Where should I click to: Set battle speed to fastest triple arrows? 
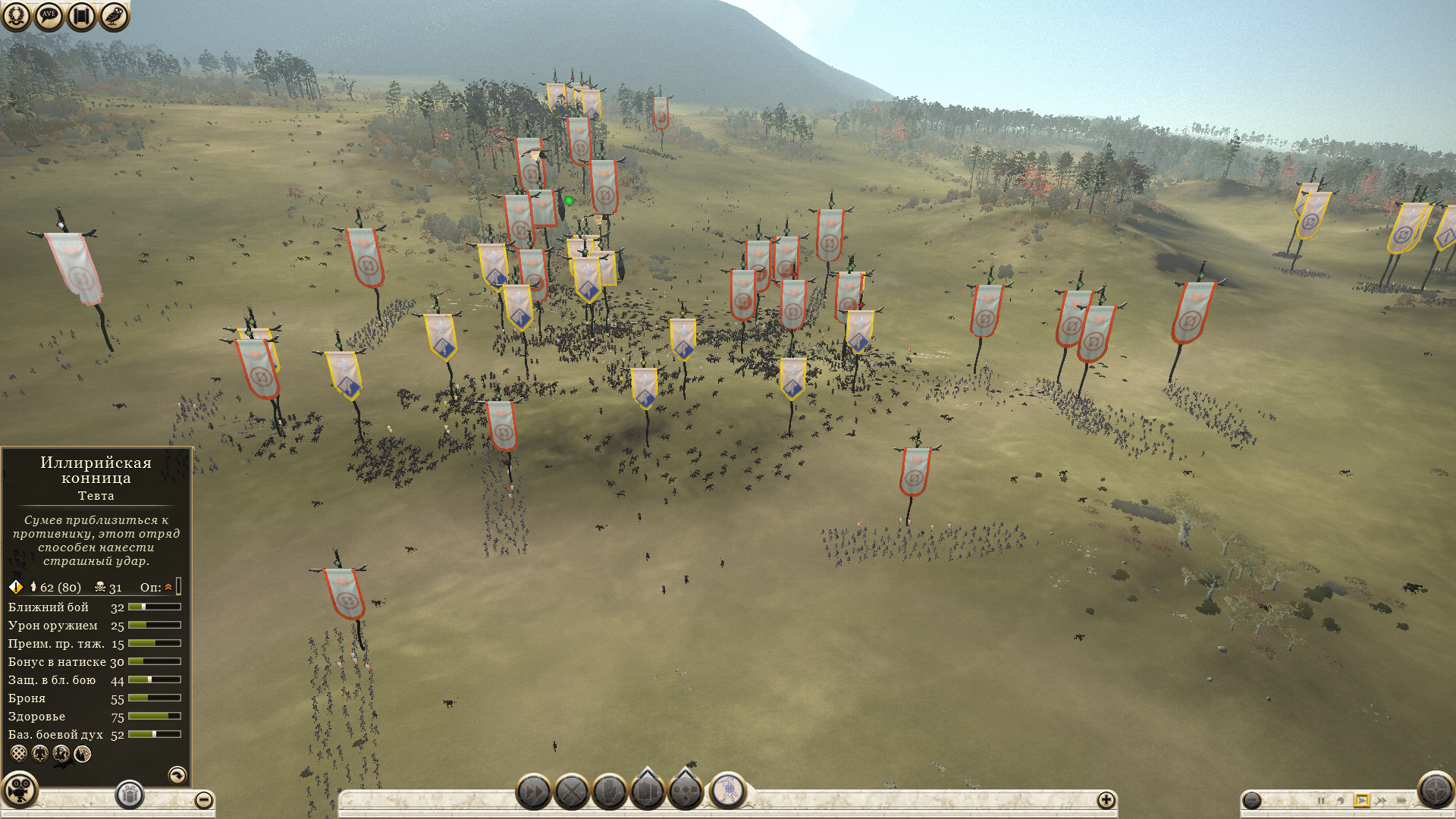(1401, 800)
